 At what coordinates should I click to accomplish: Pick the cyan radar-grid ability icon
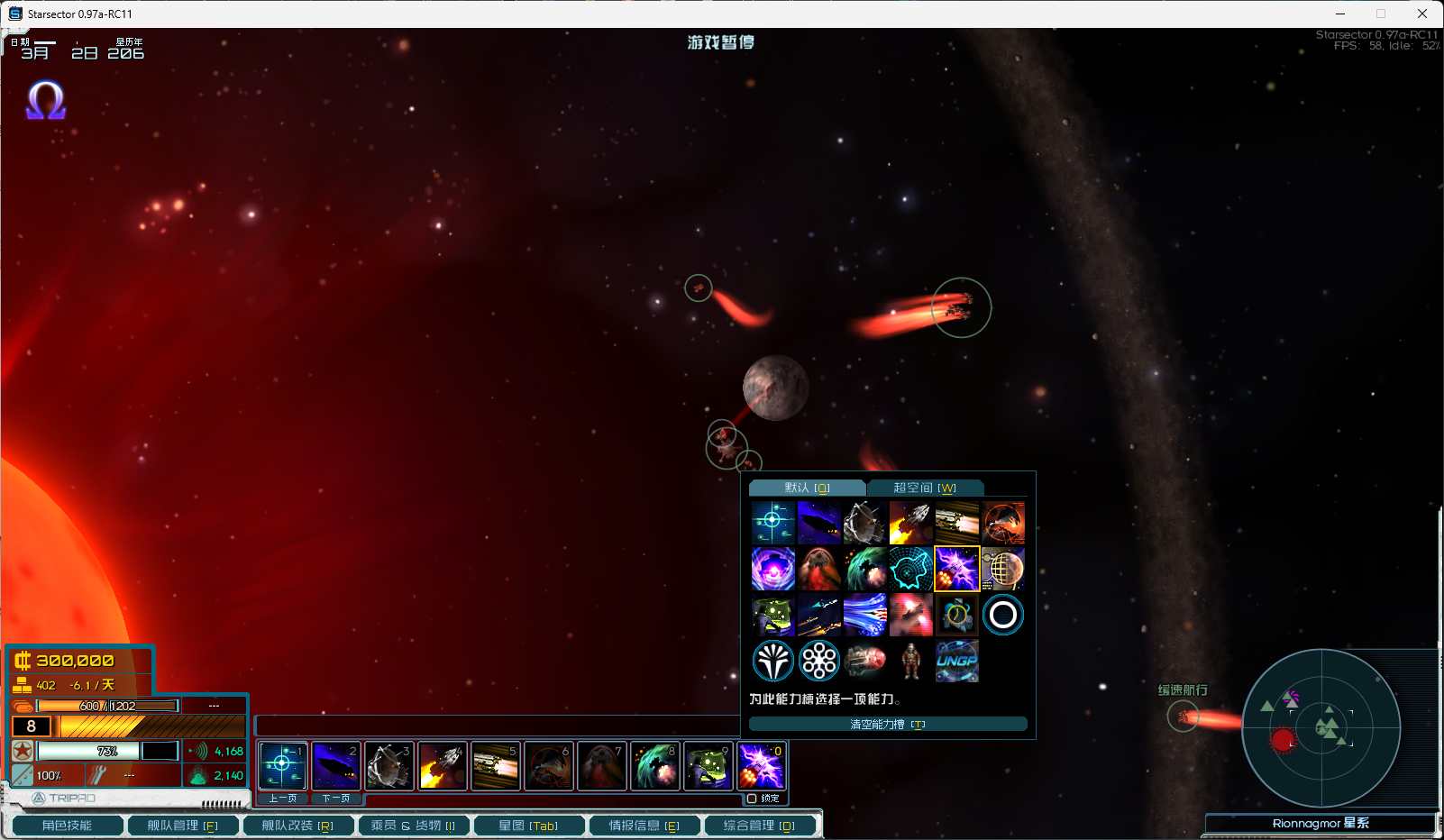[910, 569]
